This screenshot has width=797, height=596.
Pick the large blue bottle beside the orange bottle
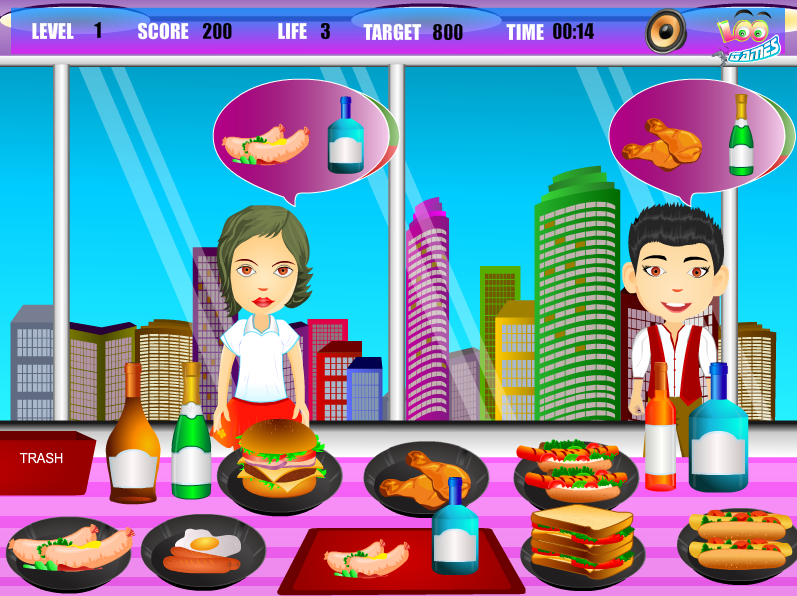(x=718, y=431)
